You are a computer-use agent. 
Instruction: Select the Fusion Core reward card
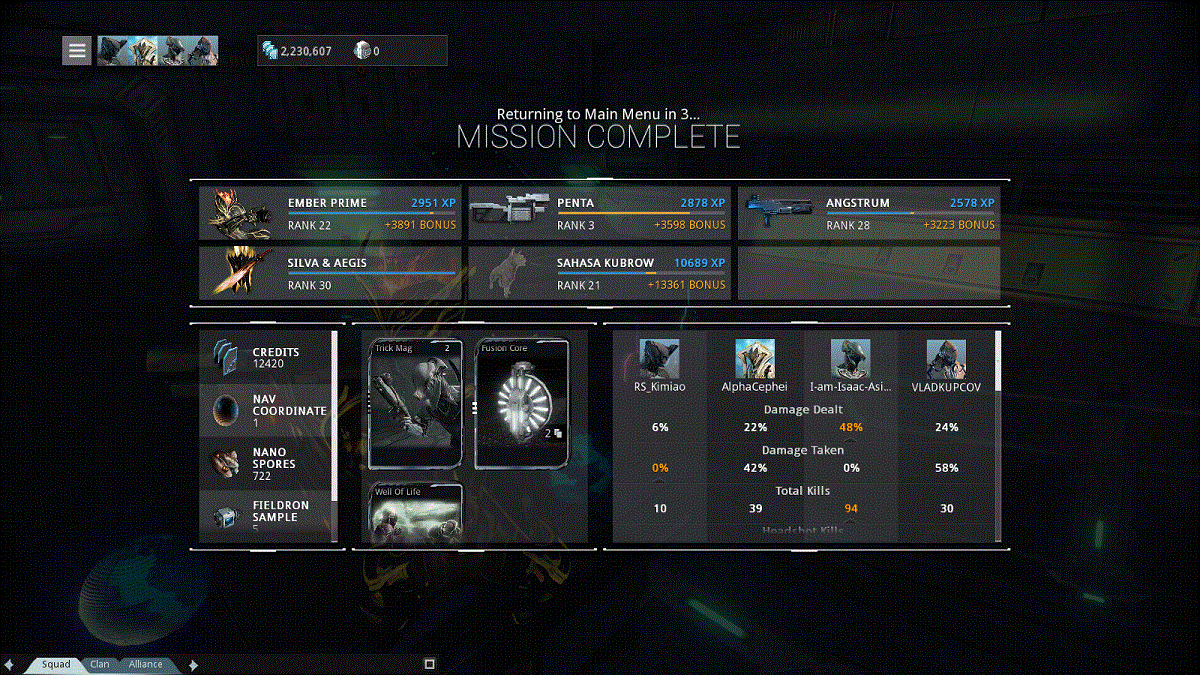pyautogui.click(x=522, y=404)
